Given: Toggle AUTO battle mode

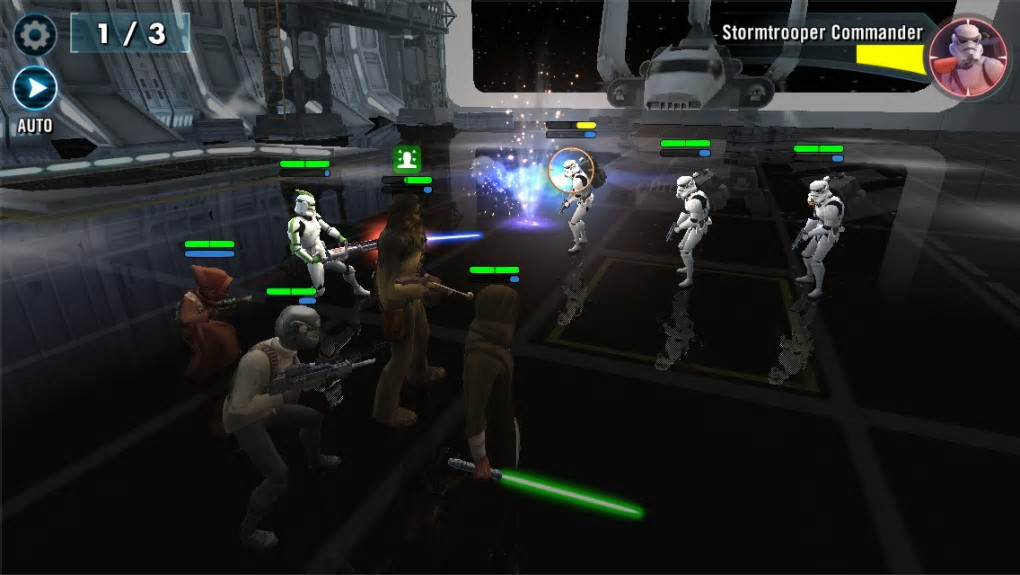Looking at the screenshot, I should coord(34,90).
